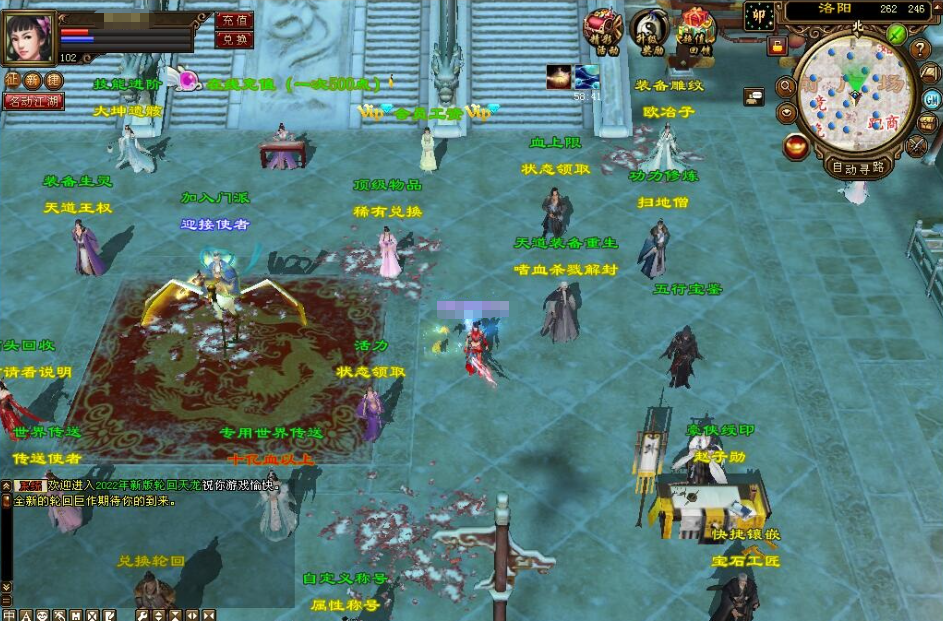Open the gold ingot shop icon

click(x=796, y=147)
